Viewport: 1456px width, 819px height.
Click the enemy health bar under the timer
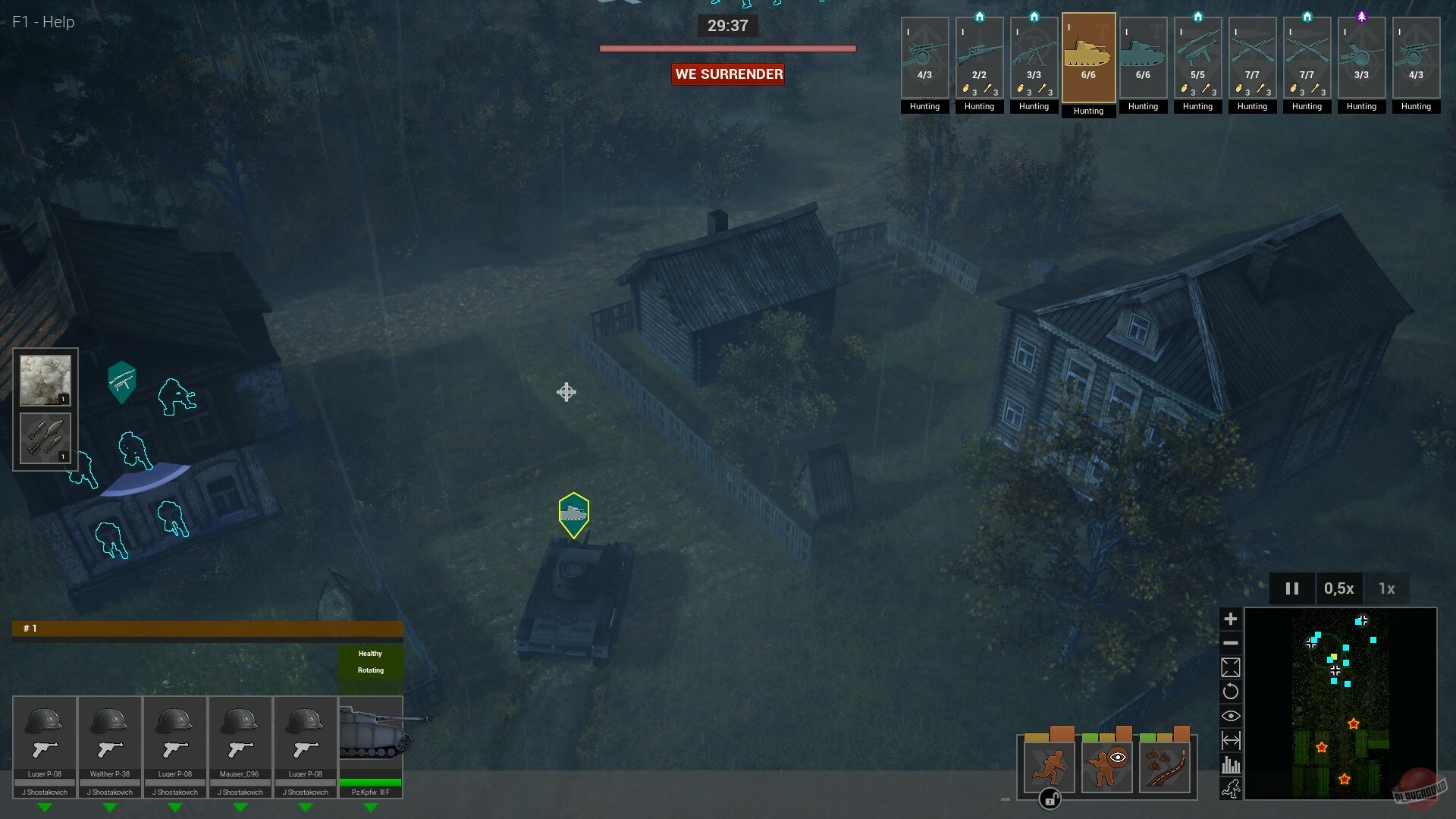[x=727, y=49]
